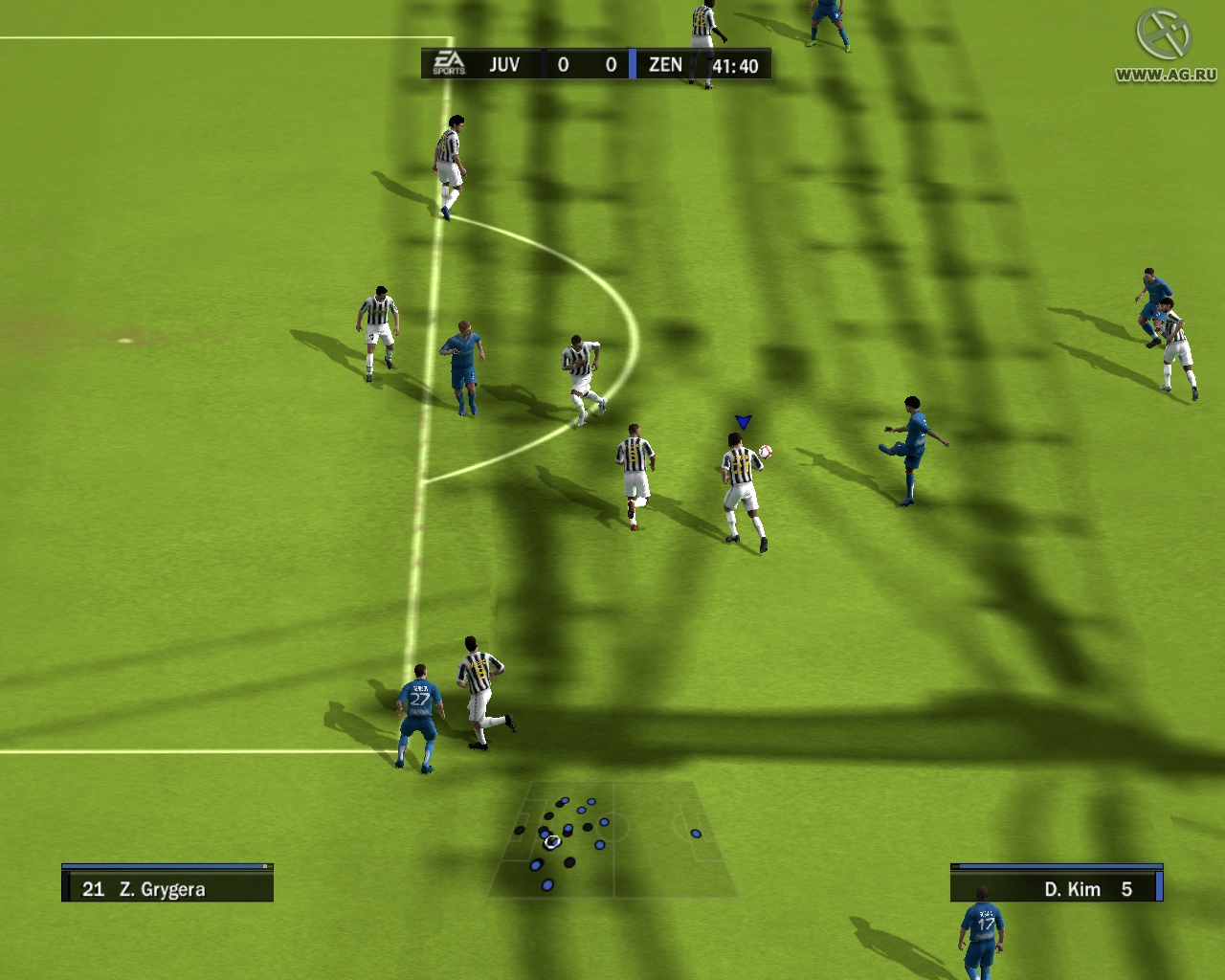Image resolution: width=1225 pixels, height=980 pixels.
Task: Select the blue arrow indicator above the active player
Action: [742, 419]
